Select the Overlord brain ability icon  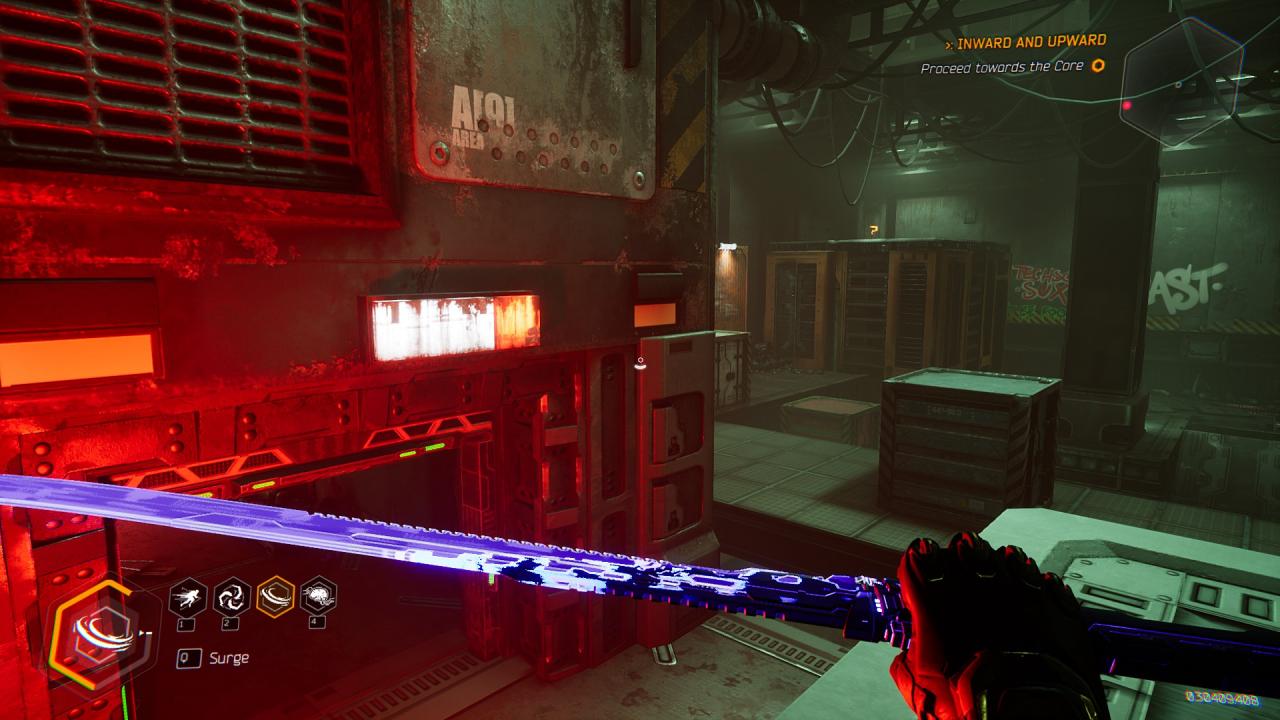pos(319,597)
